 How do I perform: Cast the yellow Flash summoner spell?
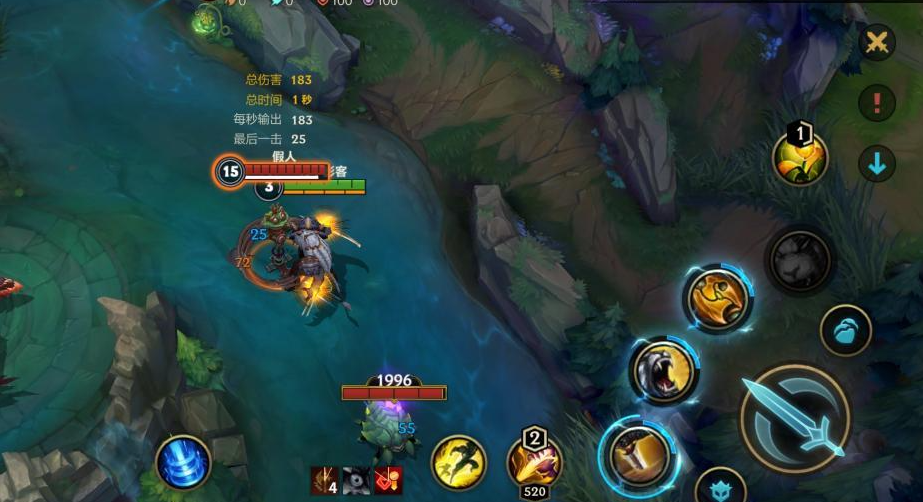[x=458, y=463]
